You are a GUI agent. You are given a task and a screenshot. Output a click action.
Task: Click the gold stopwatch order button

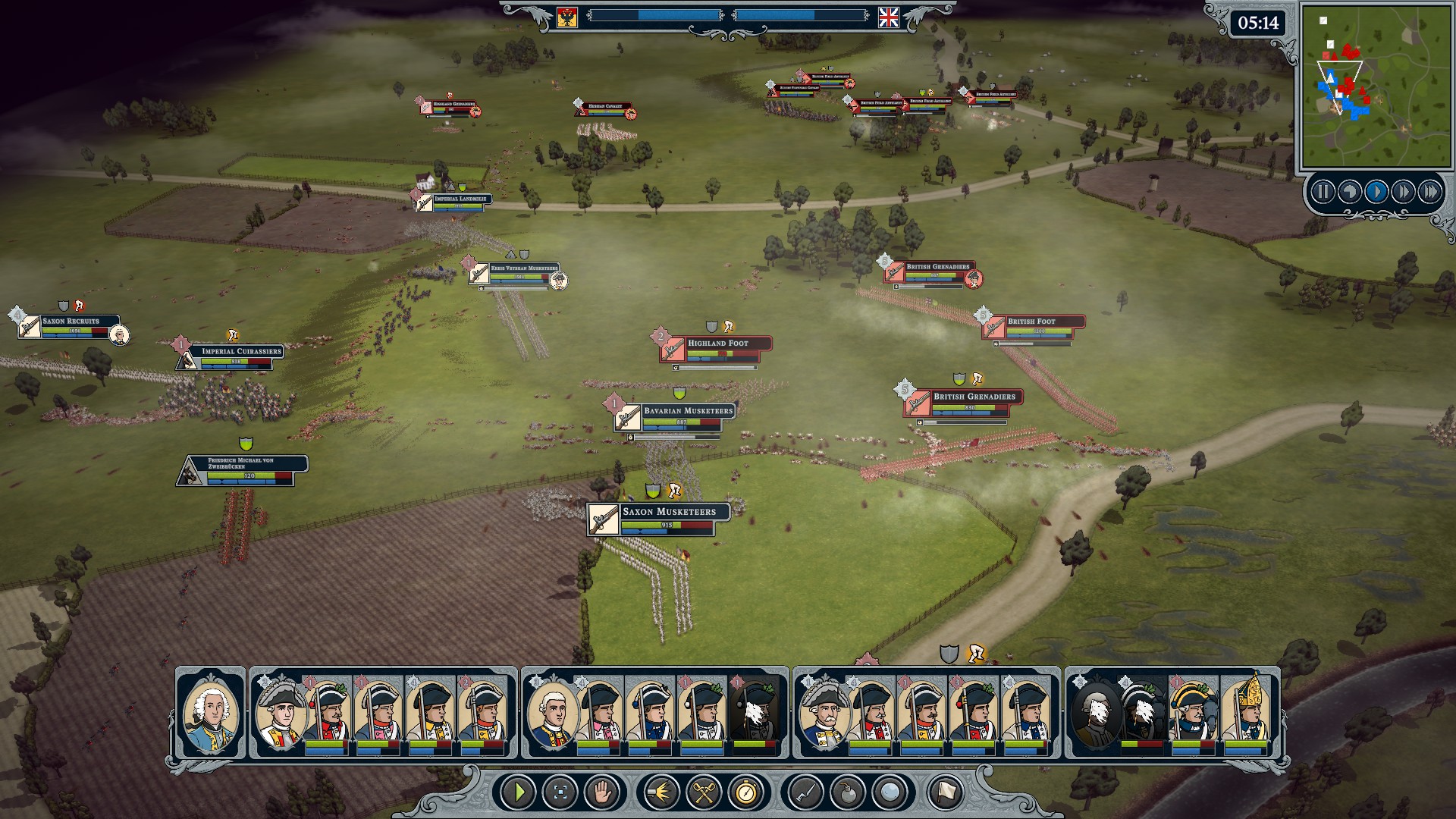(746, 793)
